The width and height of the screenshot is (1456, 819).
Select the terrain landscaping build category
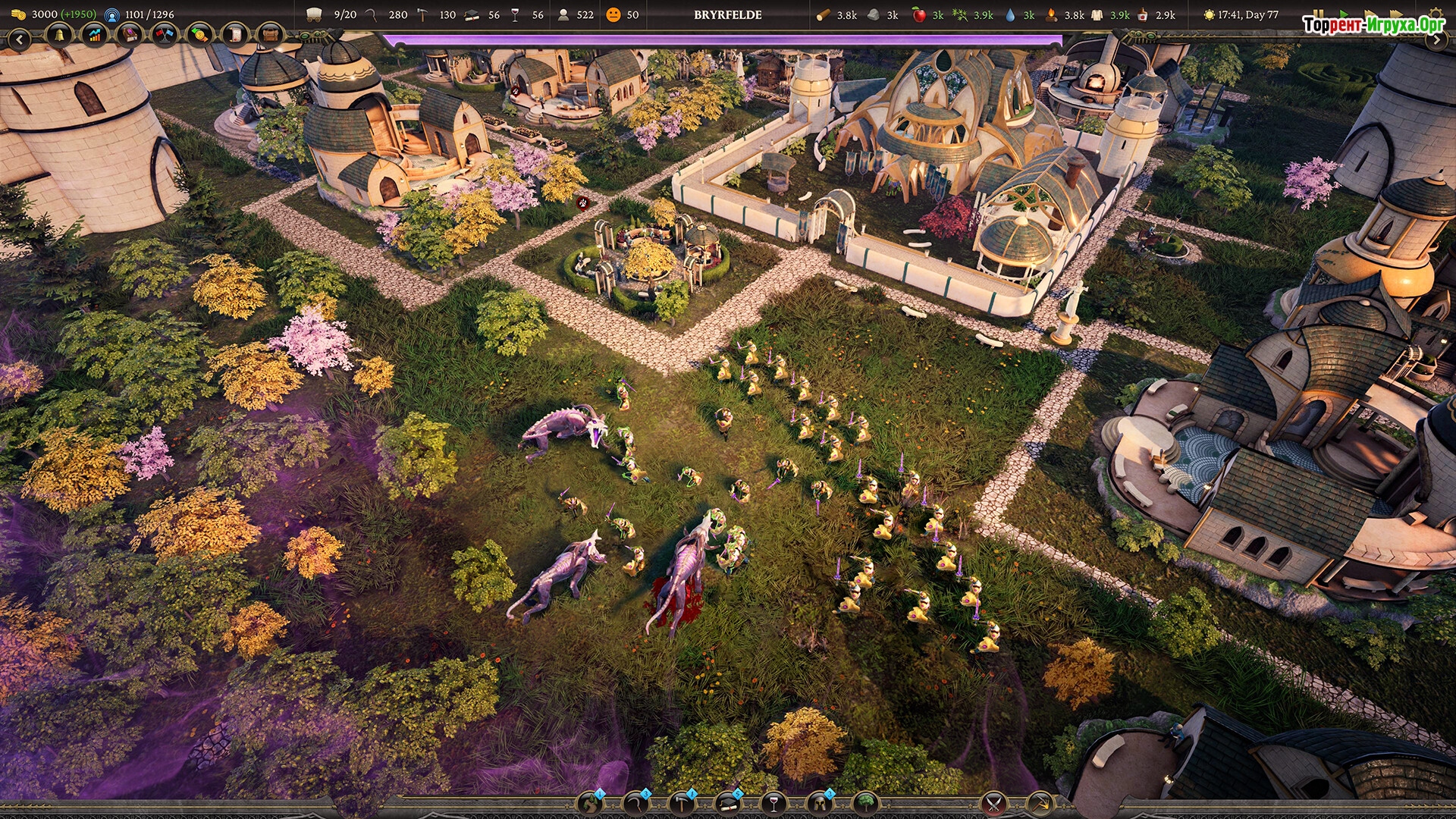pyautogui.click(x=591, y=803)
